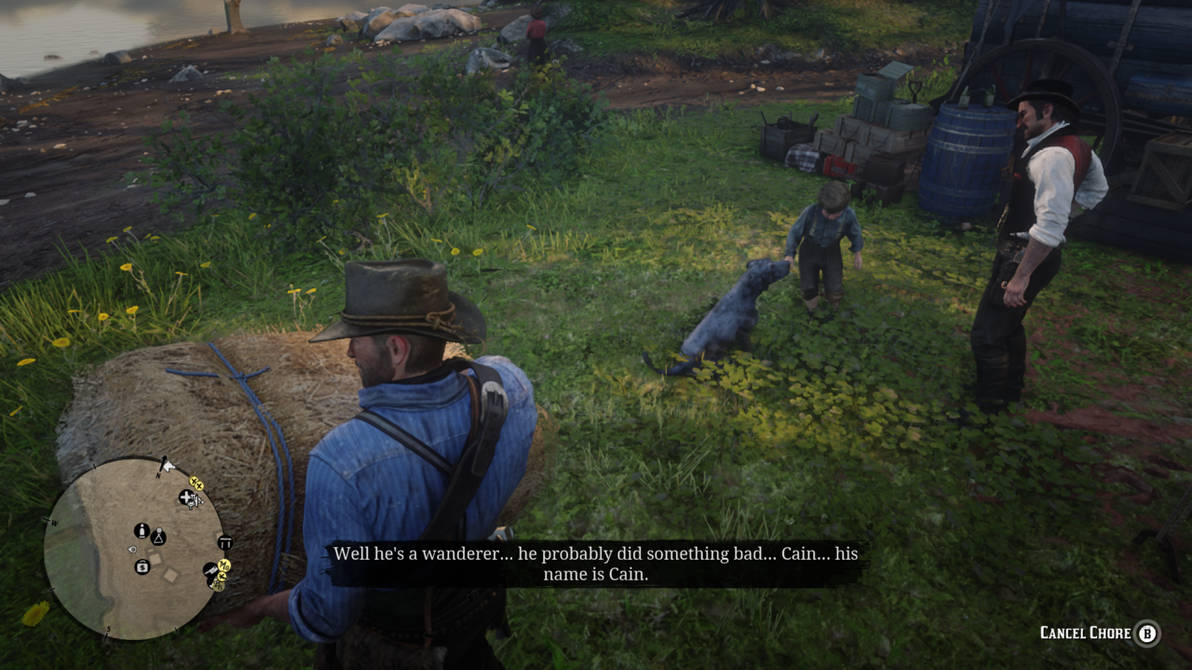The width and height of the screenshot is (1192, 670).
Task: Click the tent marker on the minimap
Action: click(158, 537)
